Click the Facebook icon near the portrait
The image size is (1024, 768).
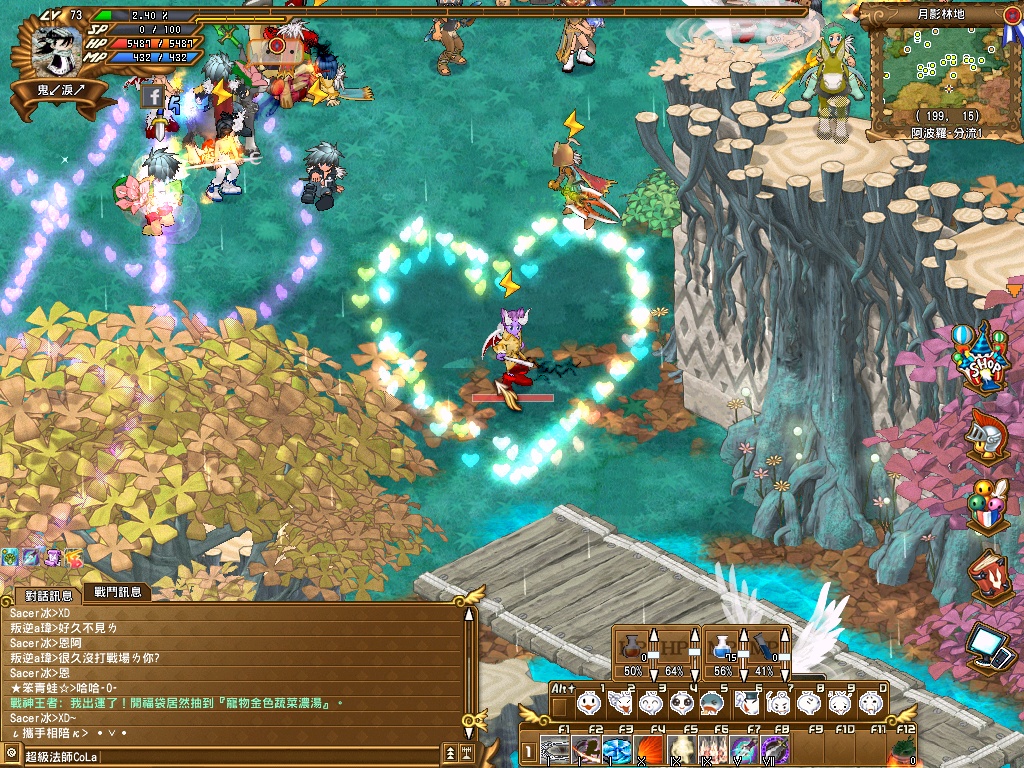point(153,96)
